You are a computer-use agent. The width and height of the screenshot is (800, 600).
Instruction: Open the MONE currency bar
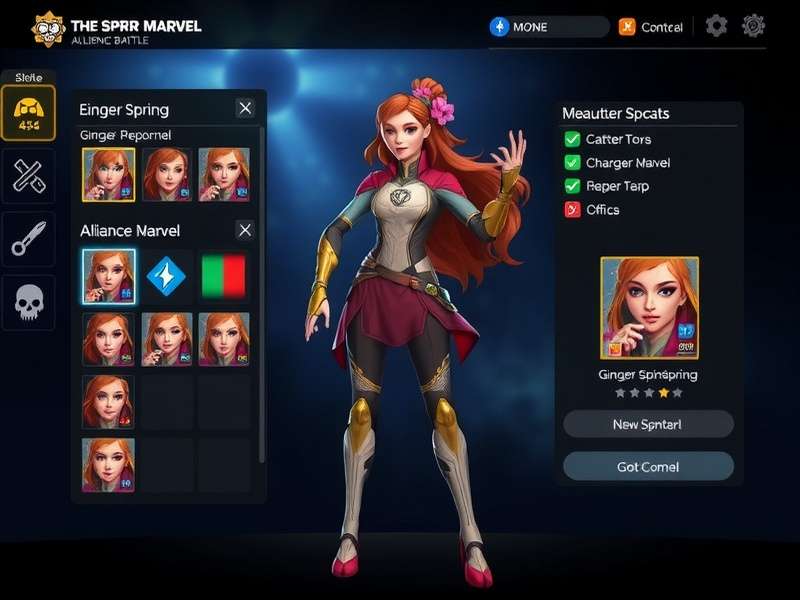click(548, 27)
